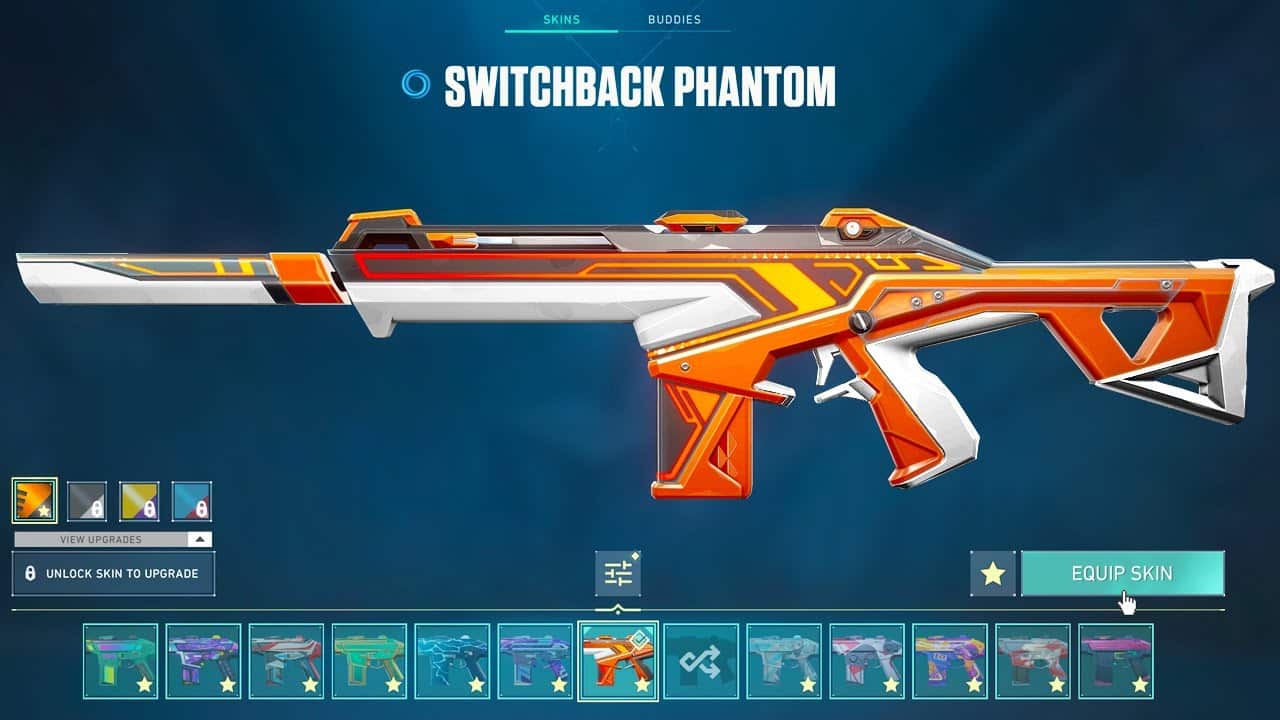This screenshot has height=720, width=1280.
Task: Click the lock icon on the upgrade button
Action: tap(32, 573)
